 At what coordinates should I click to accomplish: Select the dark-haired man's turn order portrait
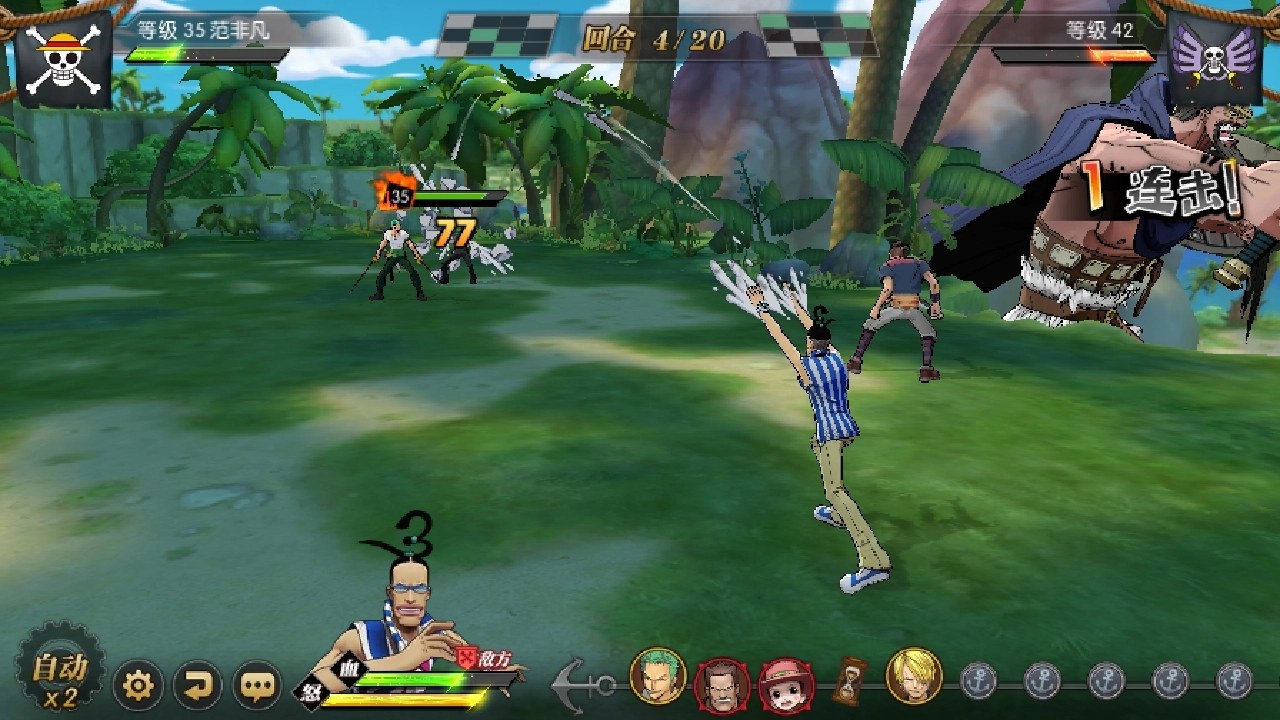pyautogui.click(x=722, y=684)
